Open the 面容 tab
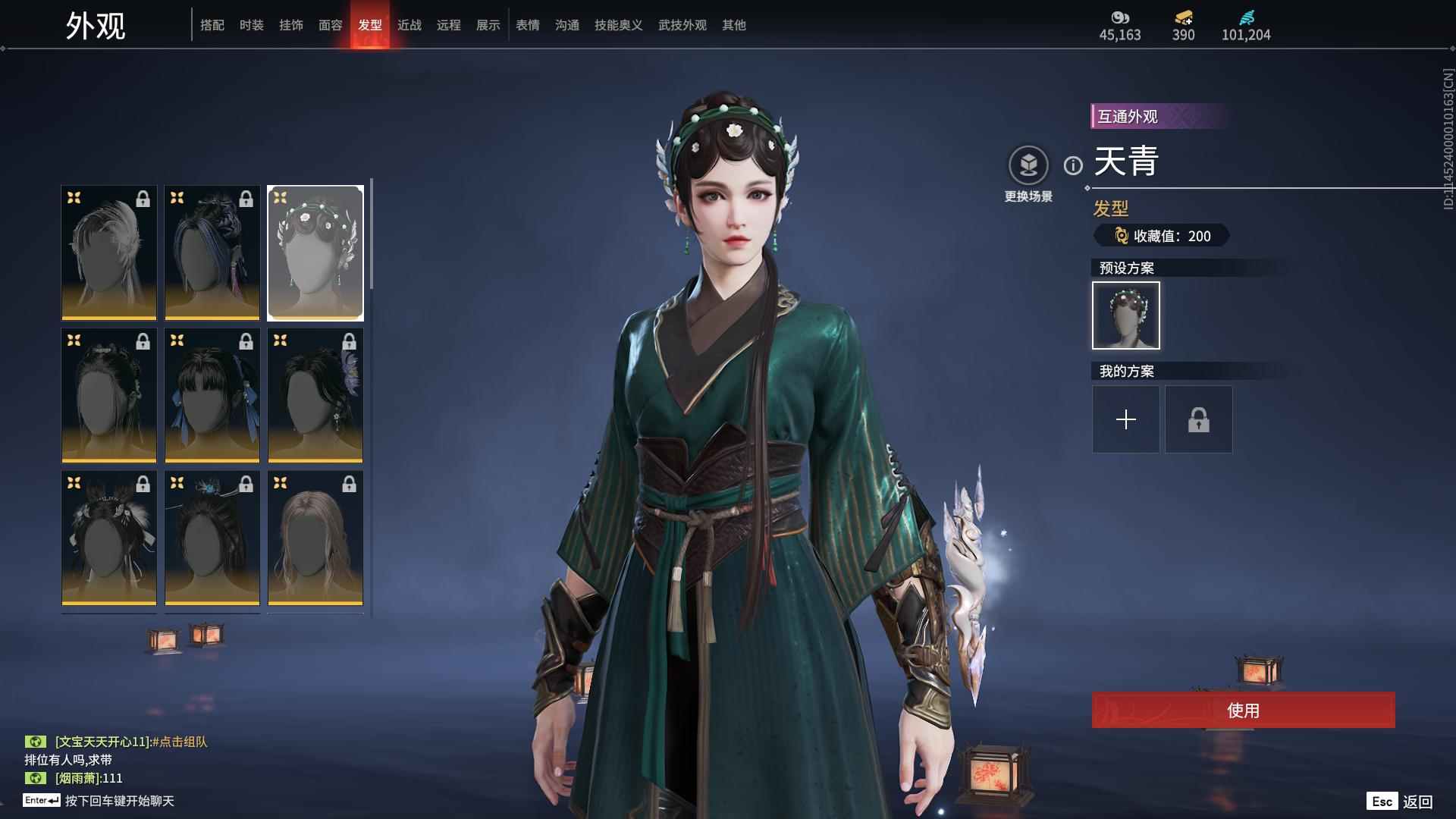The height and width of the screenshot is (819, 1456). [331, 25]
